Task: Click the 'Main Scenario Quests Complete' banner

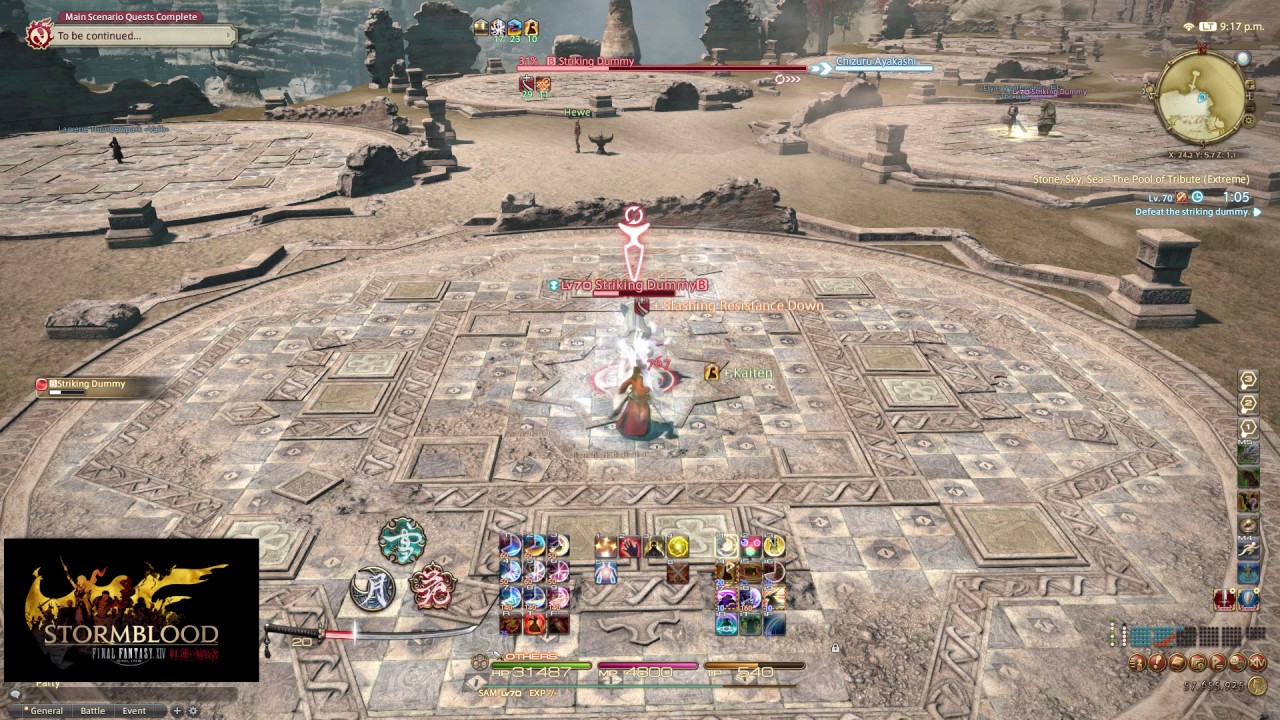Action: [x=130, y=16]
